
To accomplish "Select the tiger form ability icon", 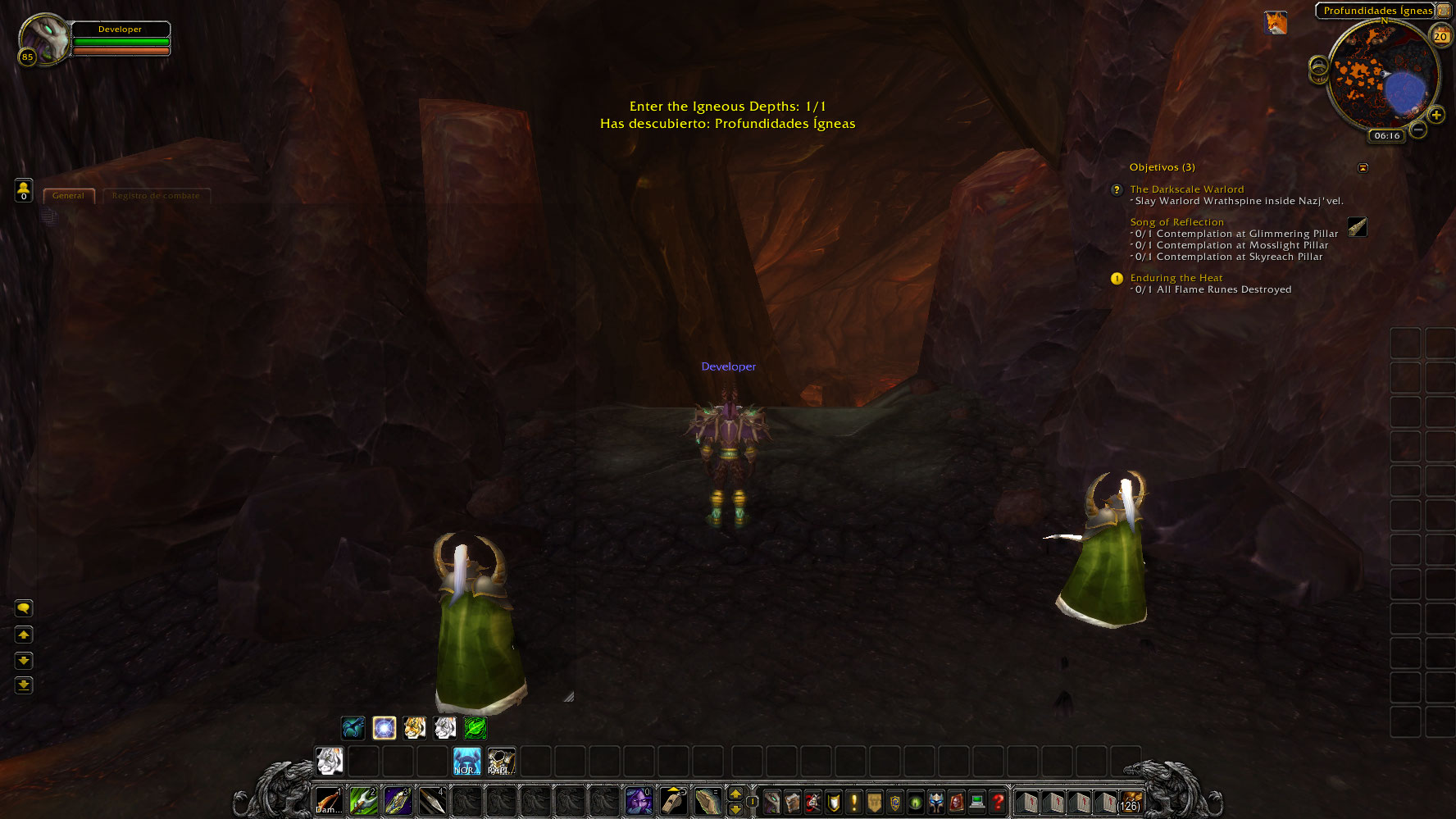I will click(x=414, y=728).
